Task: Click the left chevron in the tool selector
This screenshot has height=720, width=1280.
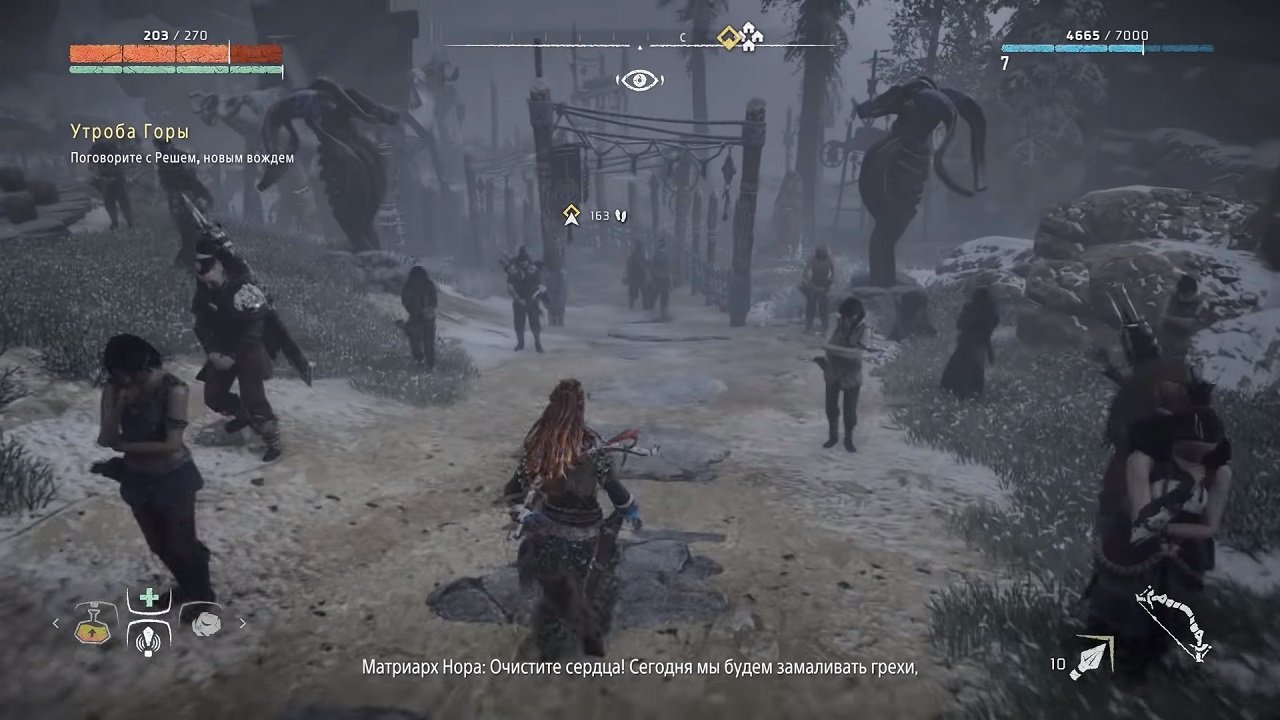Action: point(55,621)
